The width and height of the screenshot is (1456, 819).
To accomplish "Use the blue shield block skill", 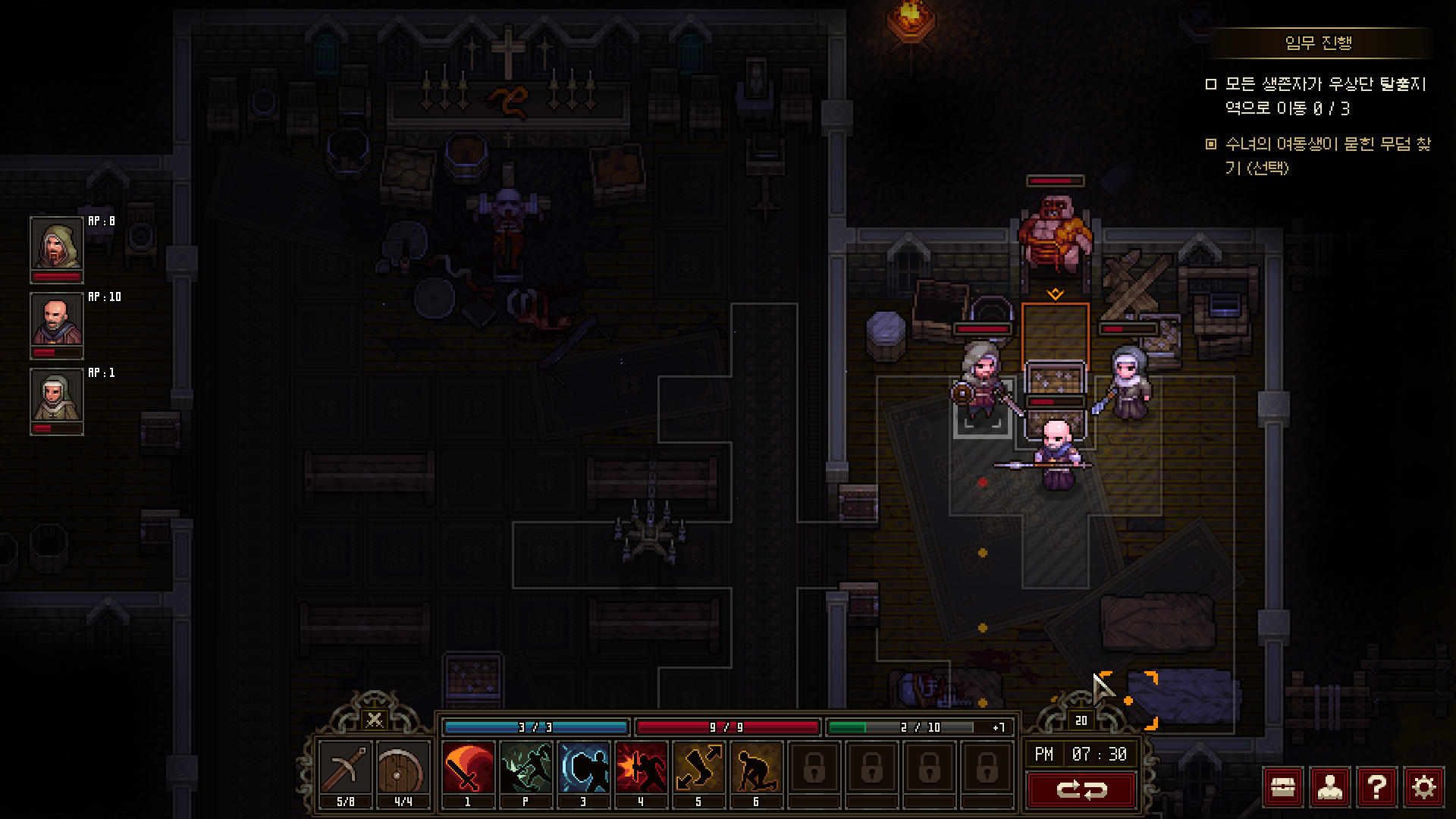I will click(x=583, y=768).
